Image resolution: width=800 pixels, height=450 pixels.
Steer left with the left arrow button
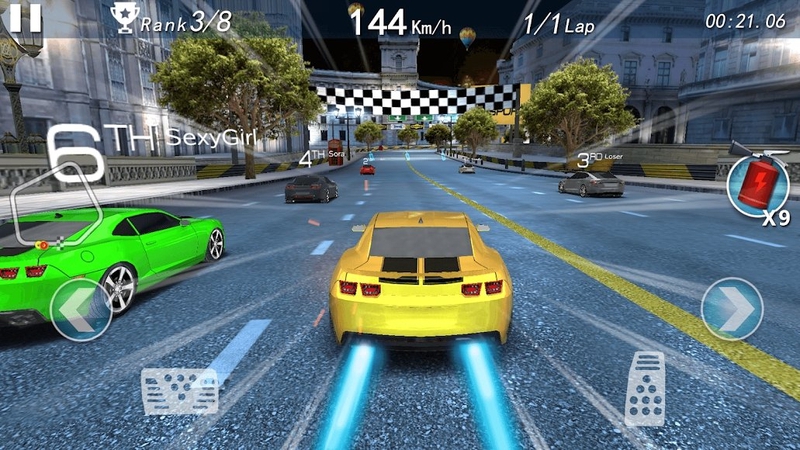point(80,309)
